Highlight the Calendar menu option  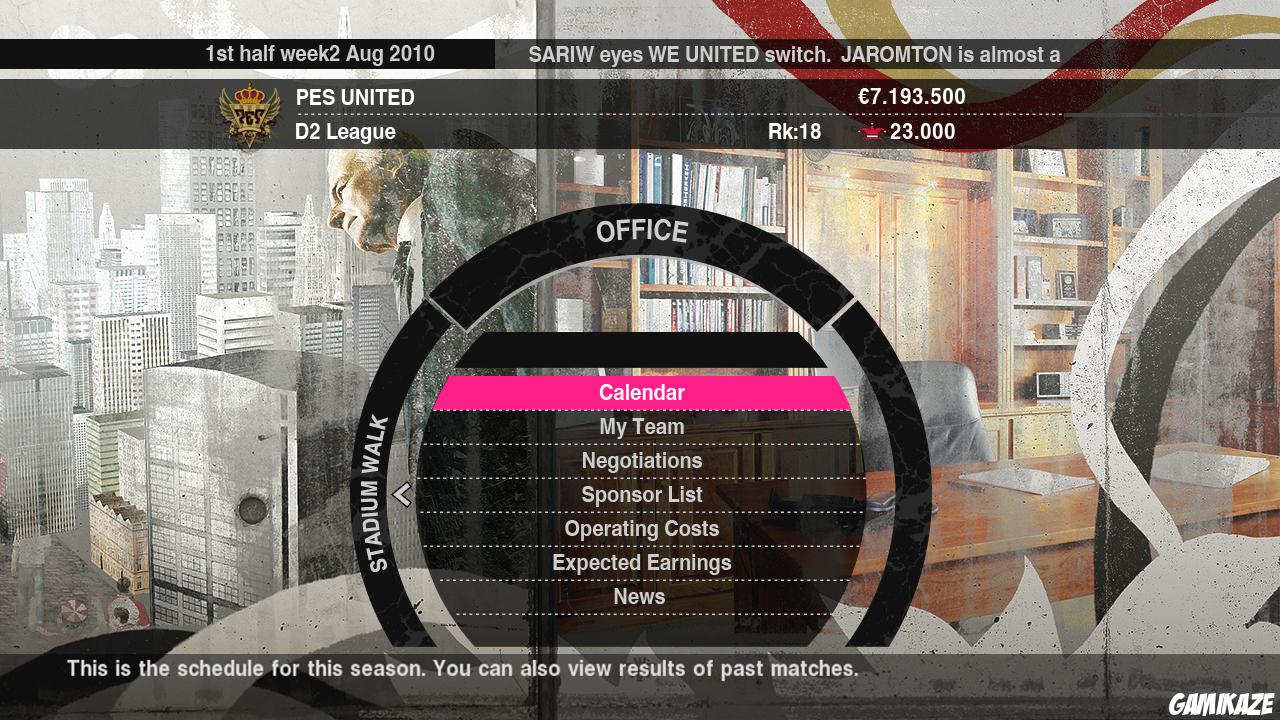(642, 392)
